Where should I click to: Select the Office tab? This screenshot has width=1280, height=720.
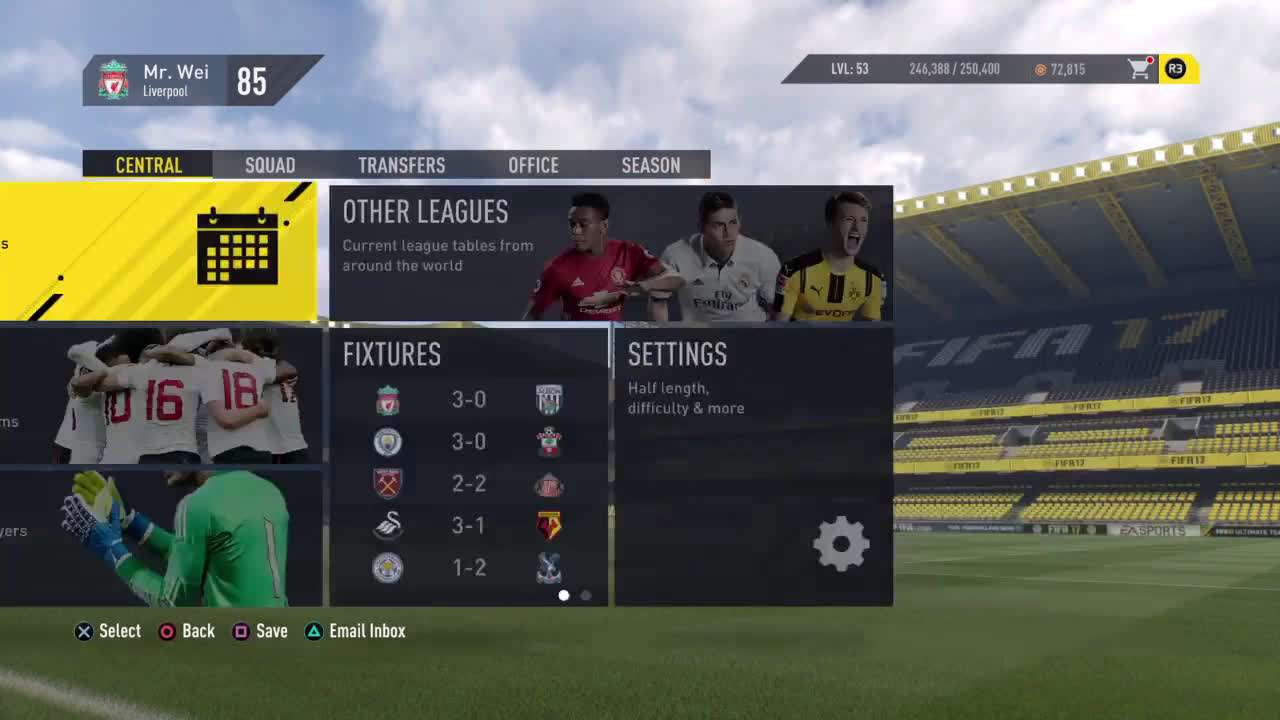(x=533, y=165)
